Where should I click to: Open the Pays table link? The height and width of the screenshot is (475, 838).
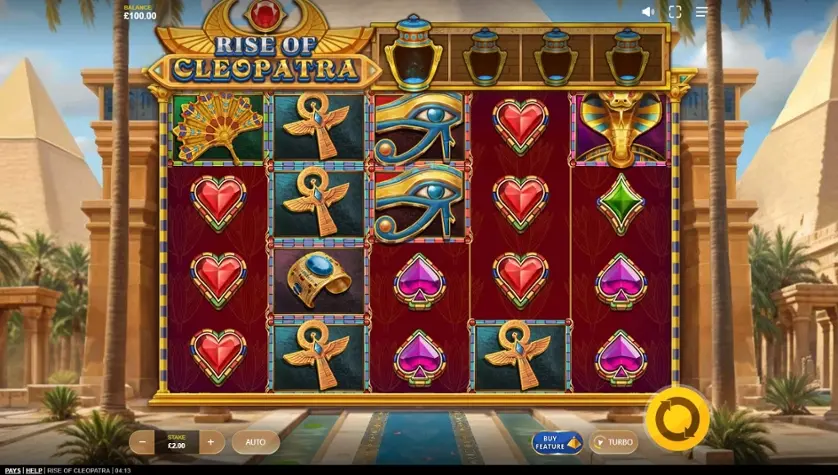tap(11, 470)
